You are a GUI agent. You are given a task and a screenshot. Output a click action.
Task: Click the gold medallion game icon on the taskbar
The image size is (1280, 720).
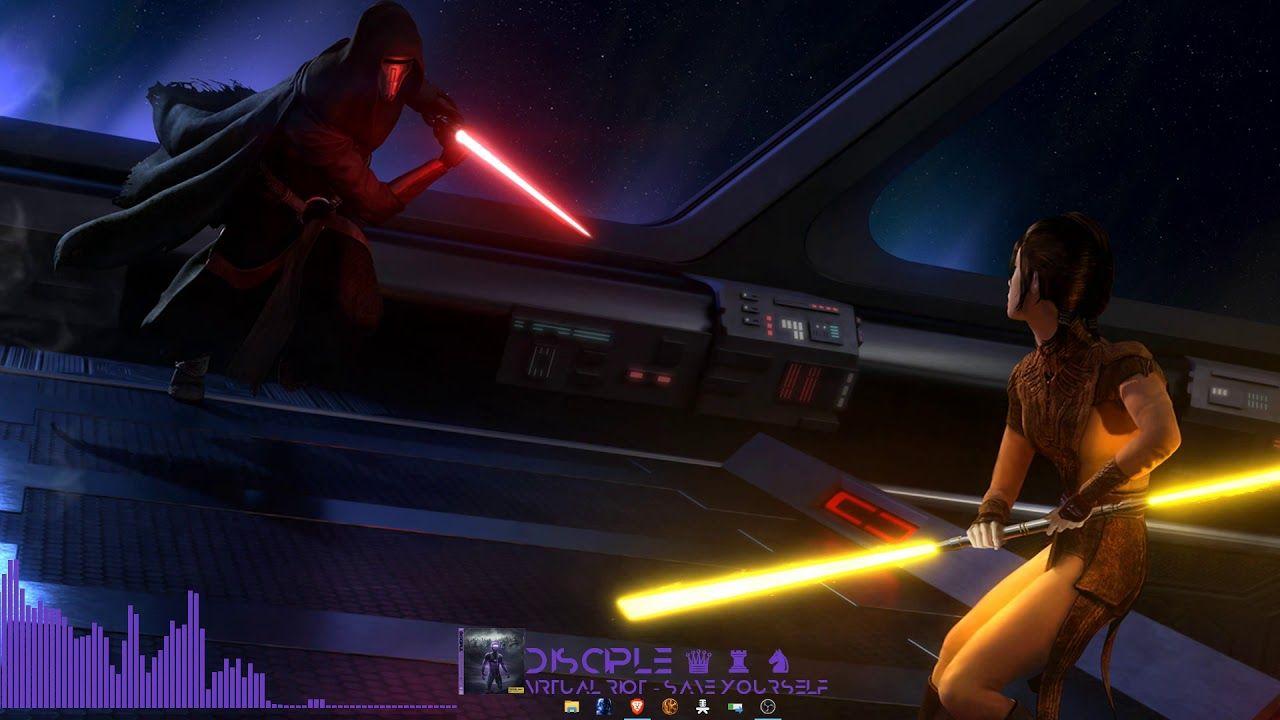point(670,707)
